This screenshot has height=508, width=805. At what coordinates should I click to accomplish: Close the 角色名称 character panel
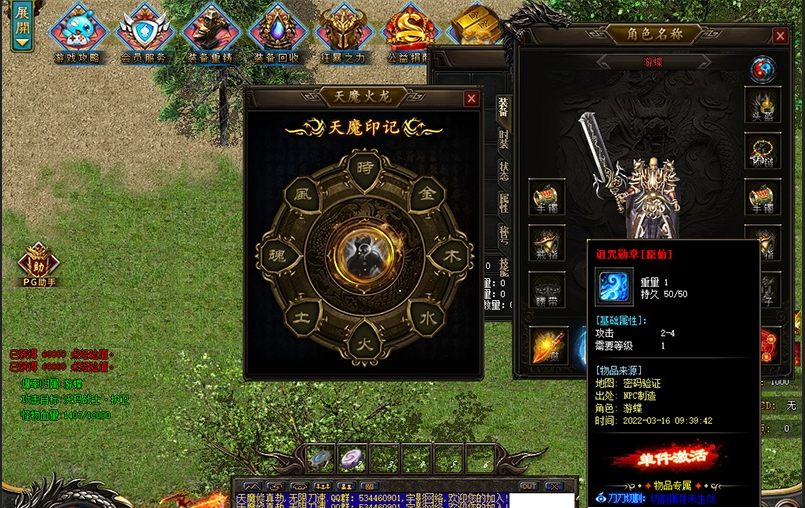pos(780,36)
